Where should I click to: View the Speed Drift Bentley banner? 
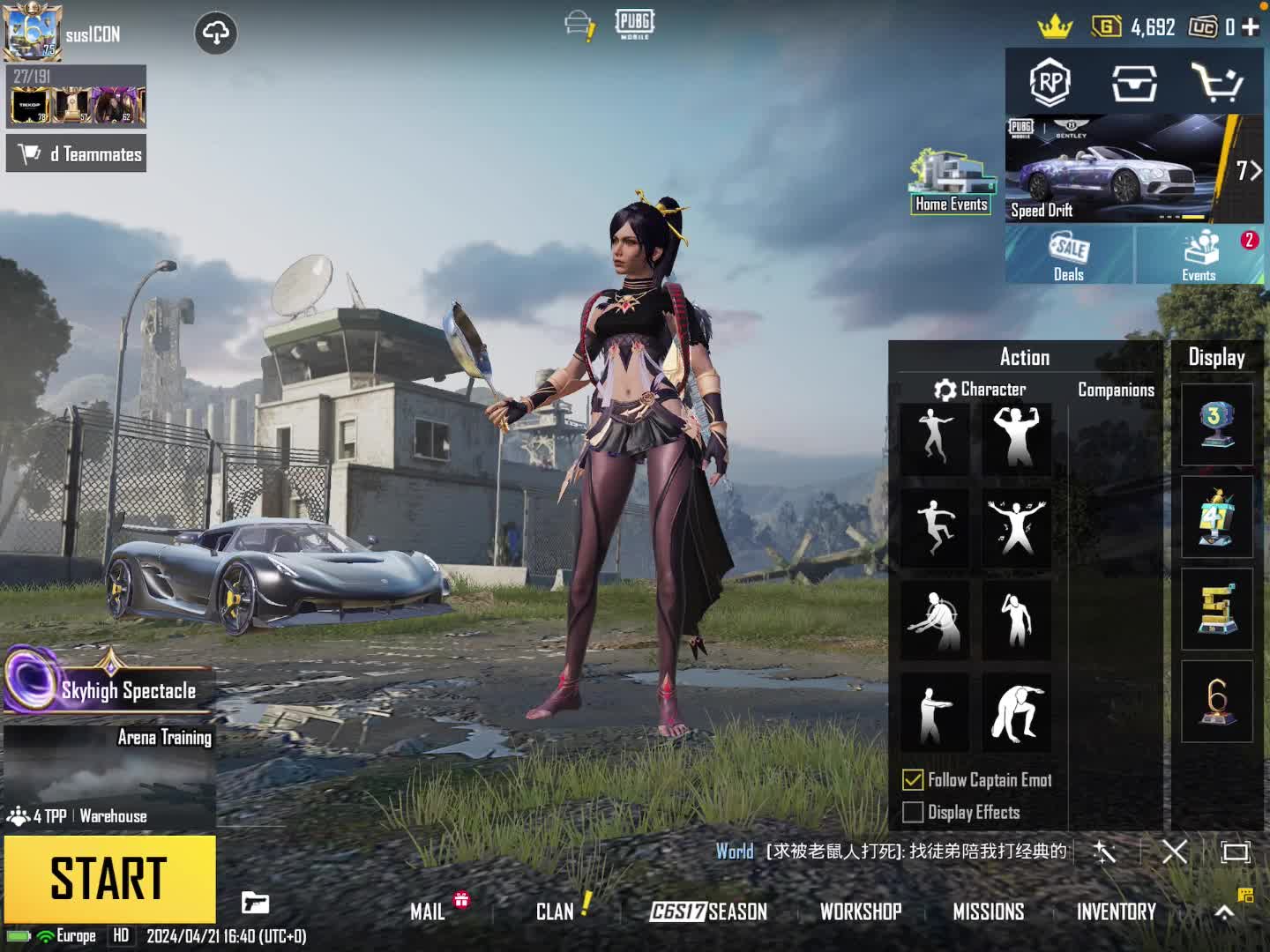click(x=1120, y=169)
